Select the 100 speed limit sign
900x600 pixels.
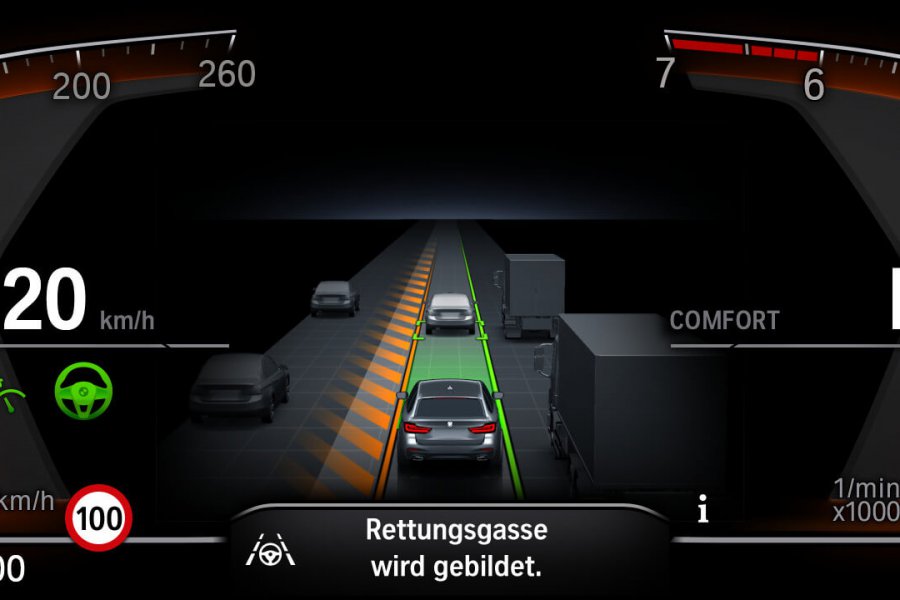99,517
